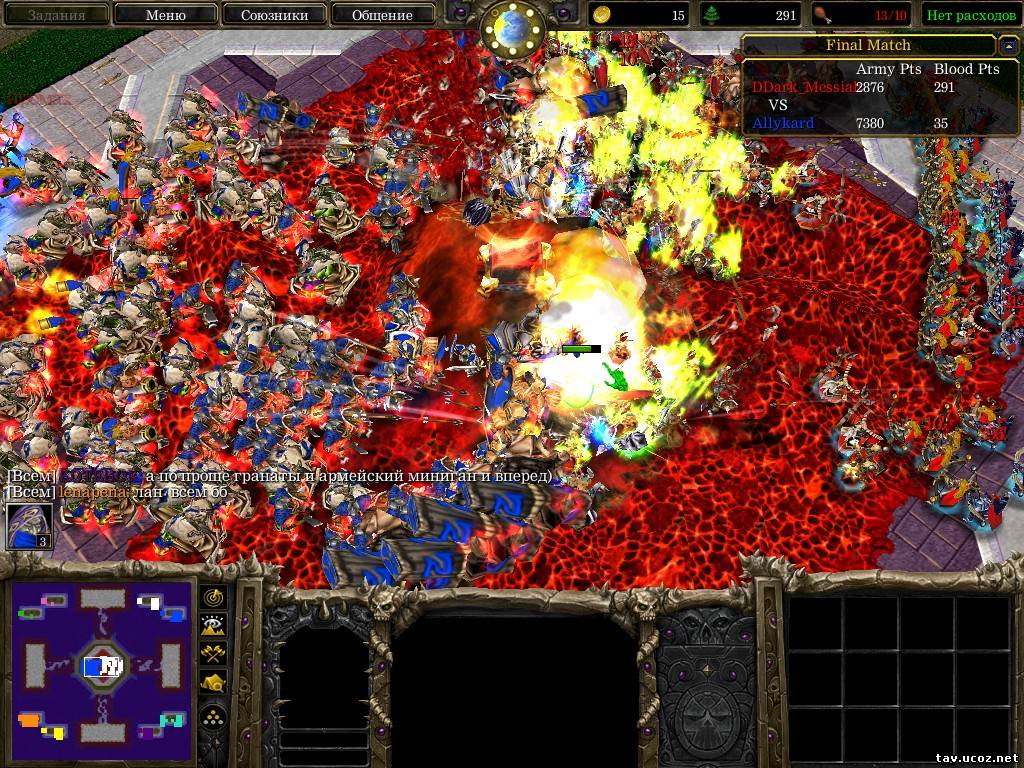The image size is (1024, 768).
Task: Select the hero portrait icon with level 3
Action: (30, 526)
